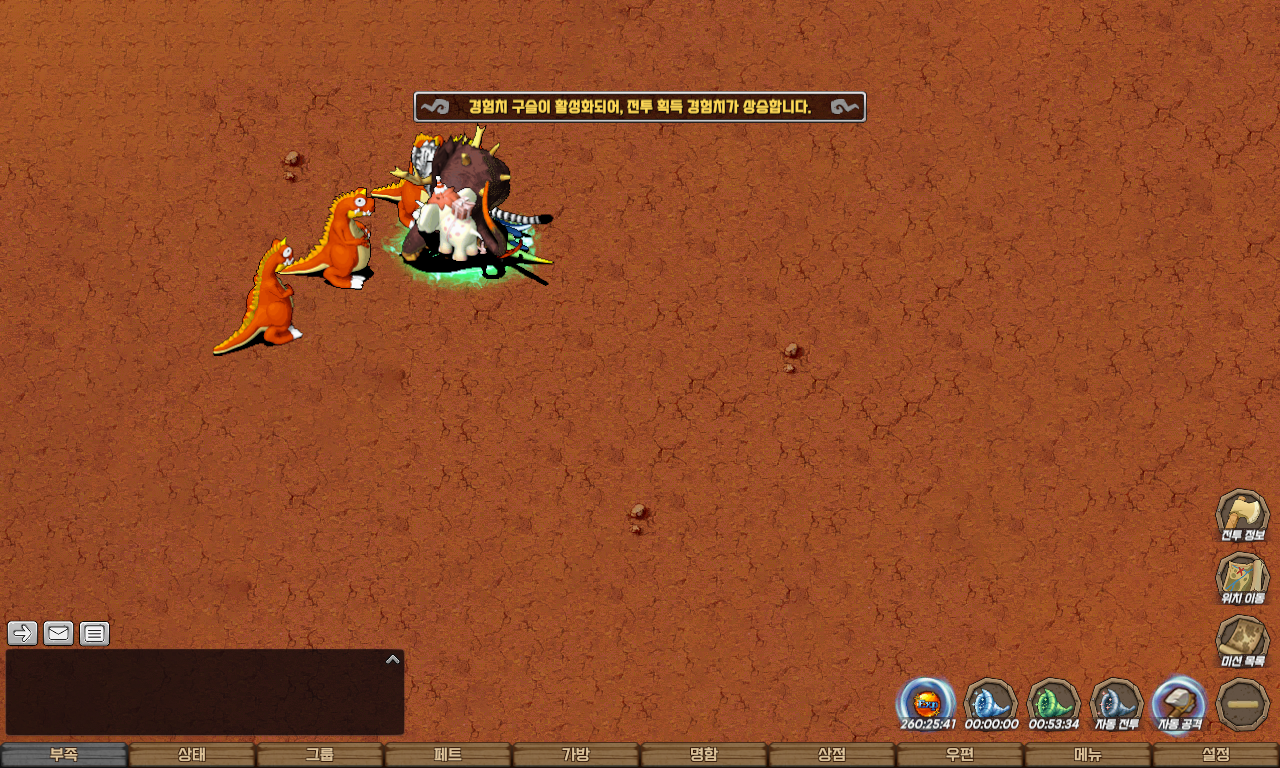Open the 상태 (Status) menu
Viewport: 1280px width, 768px height.
coord(192,755)
